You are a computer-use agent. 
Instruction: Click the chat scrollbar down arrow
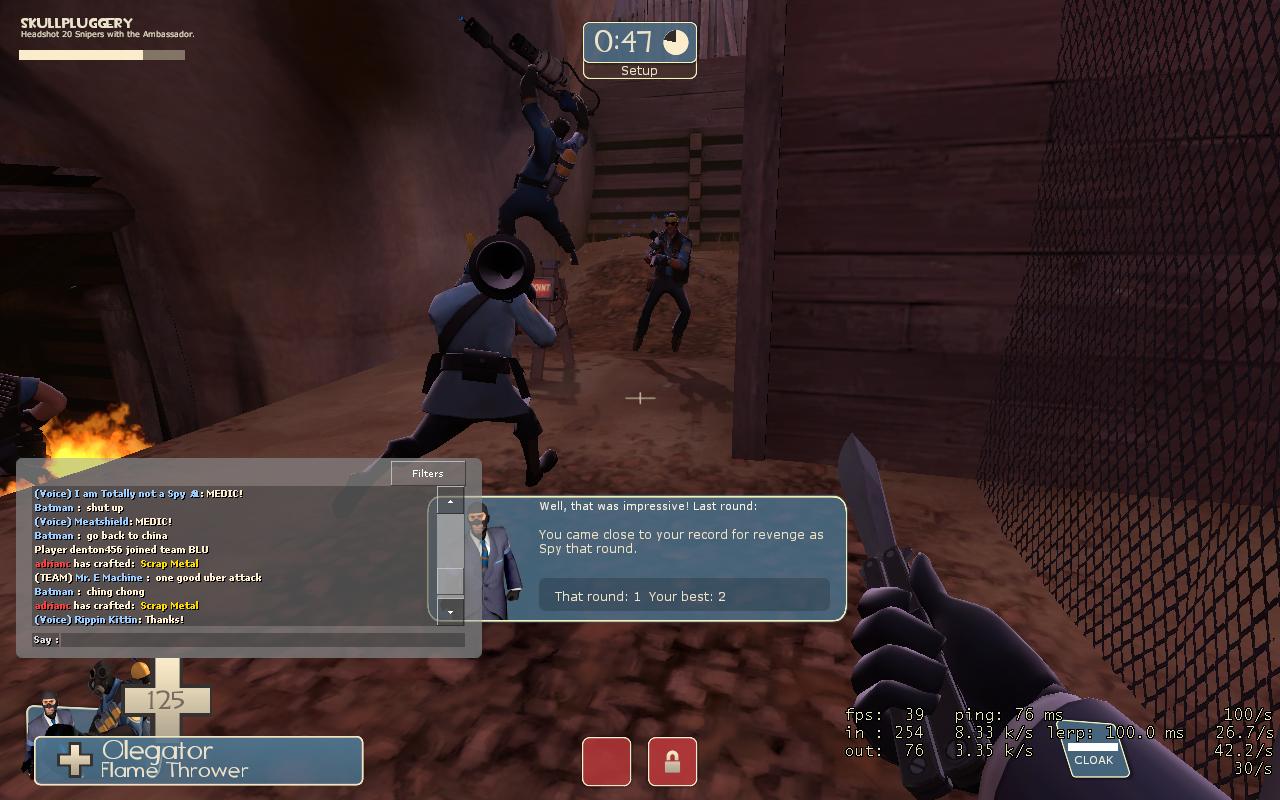pyautogui.click(x=450, y=611)
